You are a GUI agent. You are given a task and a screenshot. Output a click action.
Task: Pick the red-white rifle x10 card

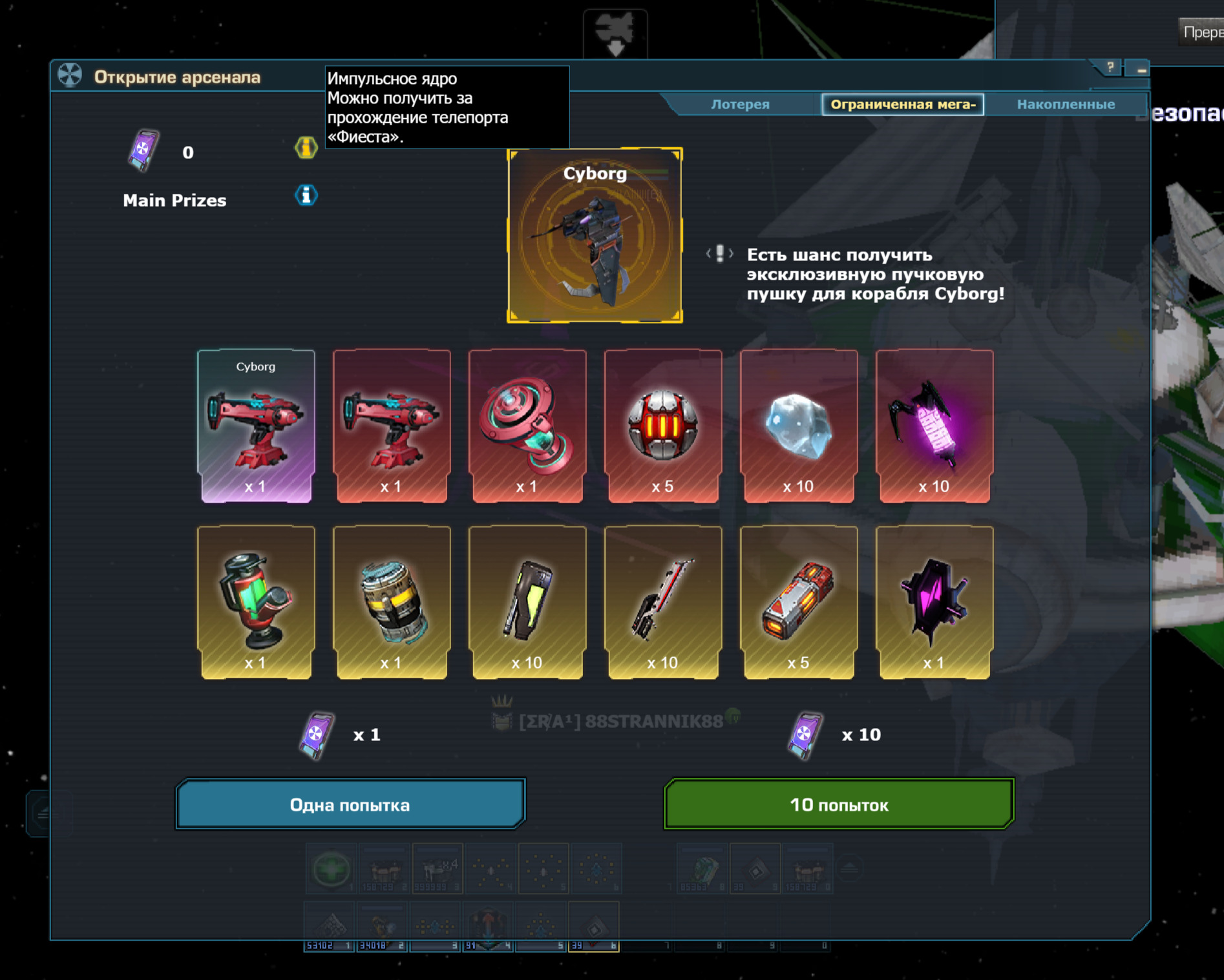tap(663, 602)
